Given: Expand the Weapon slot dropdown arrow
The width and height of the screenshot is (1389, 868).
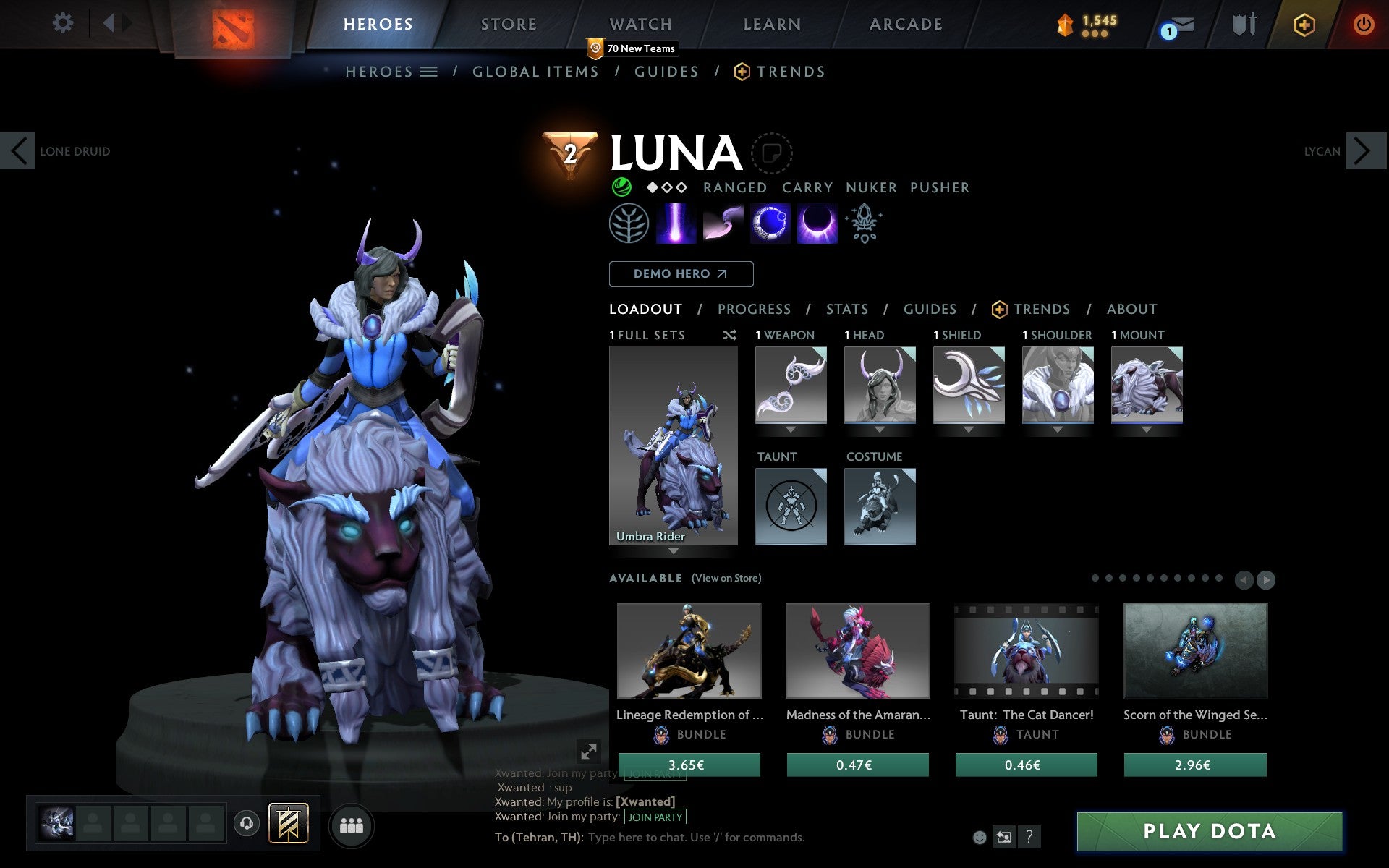Looking at the screenshot, I should click(791, 428).
